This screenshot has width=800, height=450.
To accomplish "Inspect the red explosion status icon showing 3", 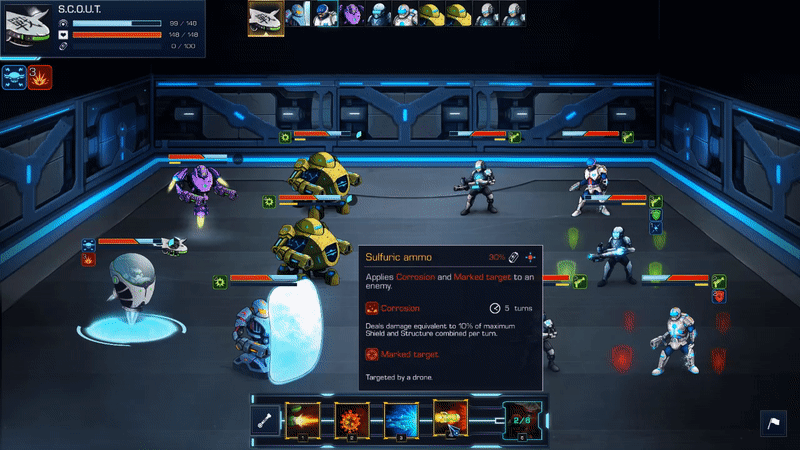I will pos(39,76).
